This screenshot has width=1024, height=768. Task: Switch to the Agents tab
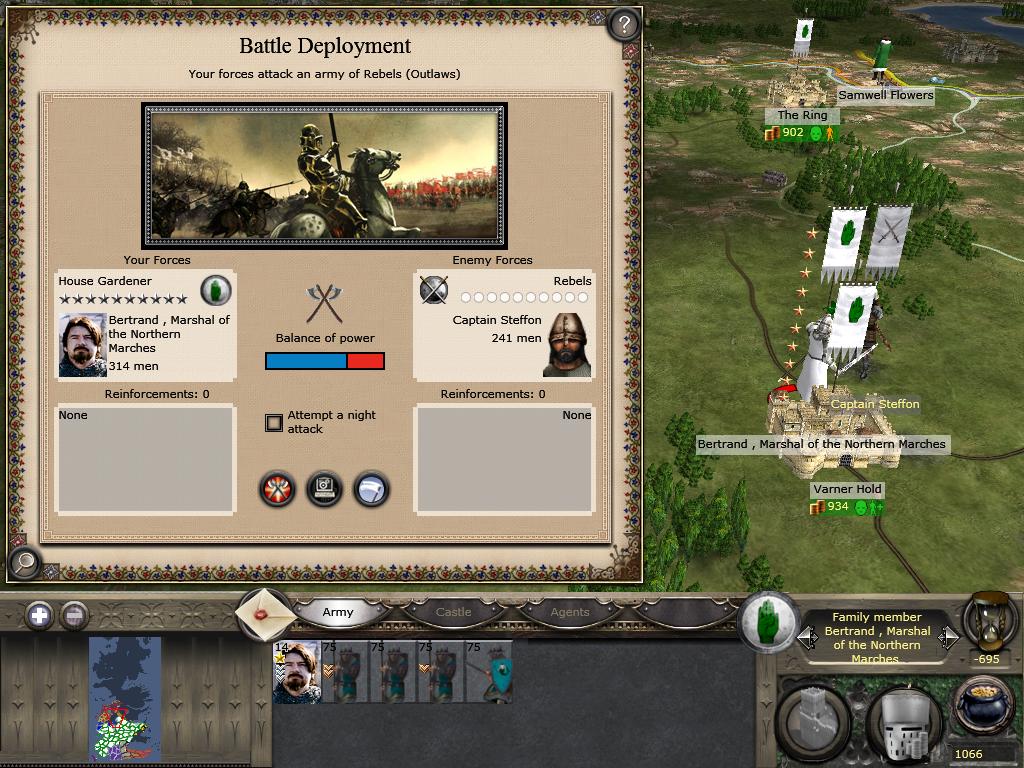(x=570, y=612)
